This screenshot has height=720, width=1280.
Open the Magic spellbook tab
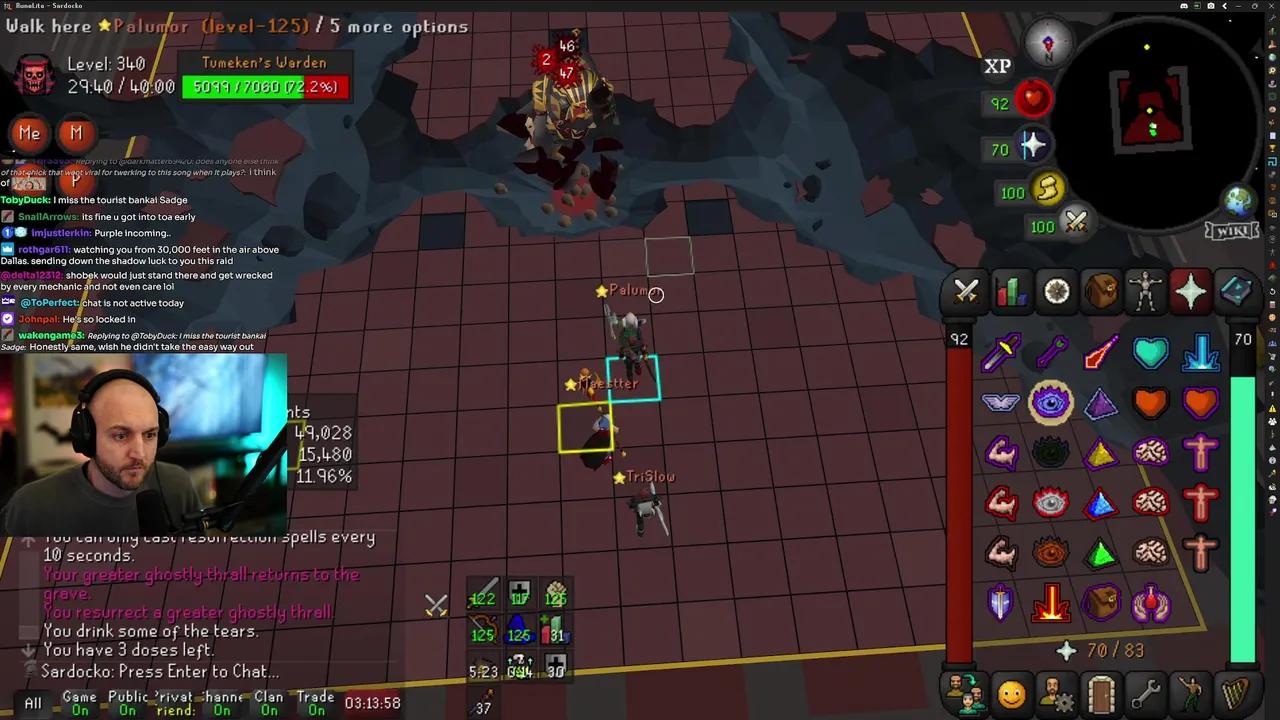(x=1236, y=291)
